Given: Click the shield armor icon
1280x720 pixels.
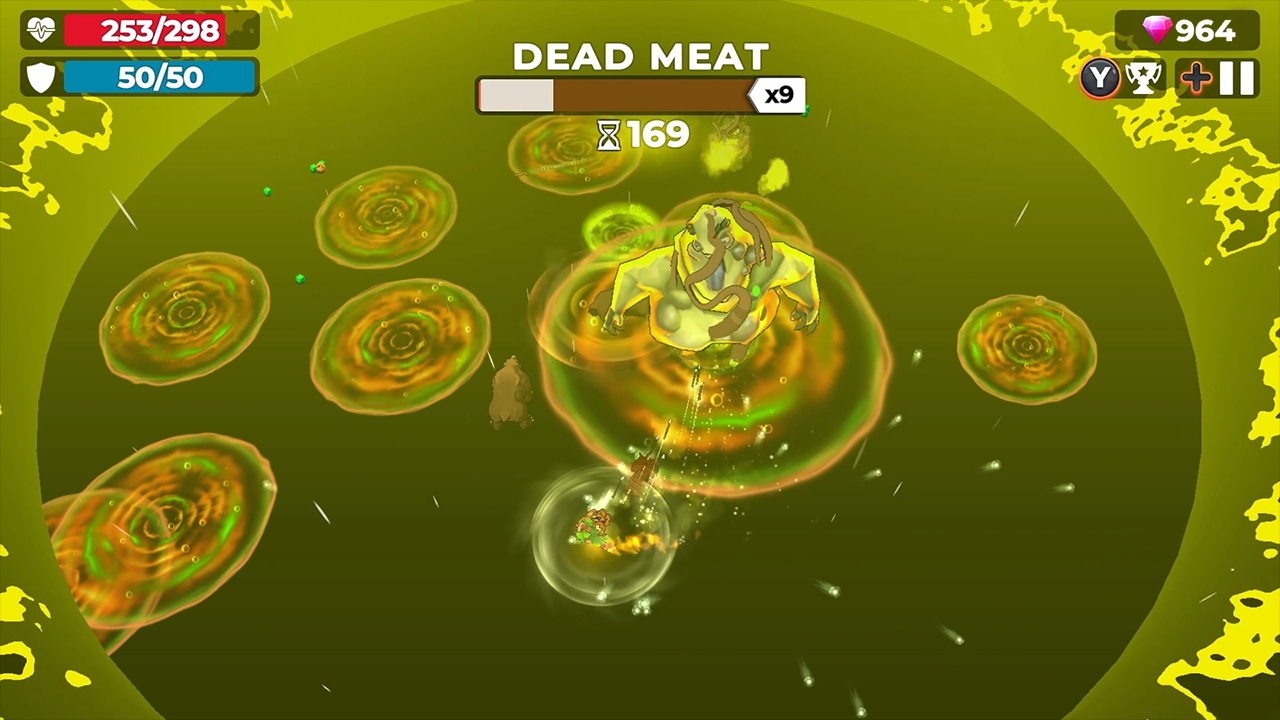Looking at the screenshot, I should 40,77.
